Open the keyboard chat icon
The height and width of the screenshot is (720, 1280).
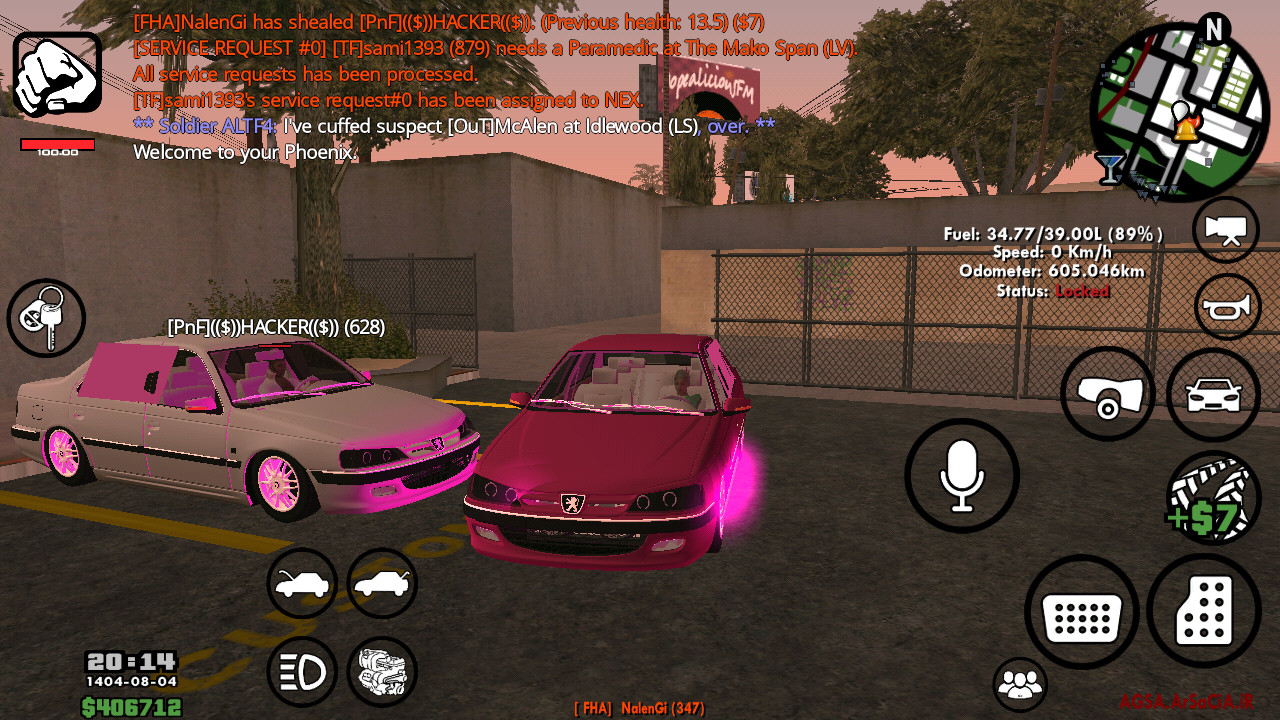point(1081,611)
